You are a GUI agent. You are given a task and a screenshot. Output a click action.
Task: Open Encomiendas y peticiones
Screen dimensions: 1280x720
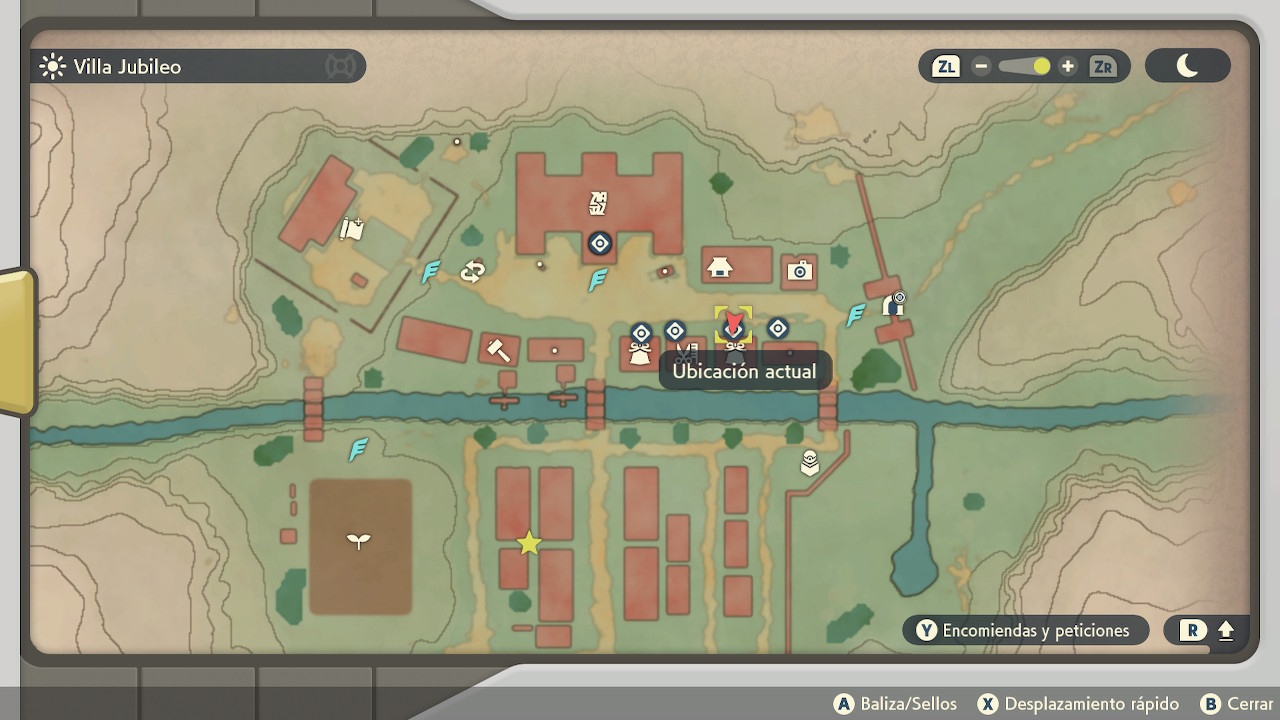pyautogui.click(x=1024, y=630)
